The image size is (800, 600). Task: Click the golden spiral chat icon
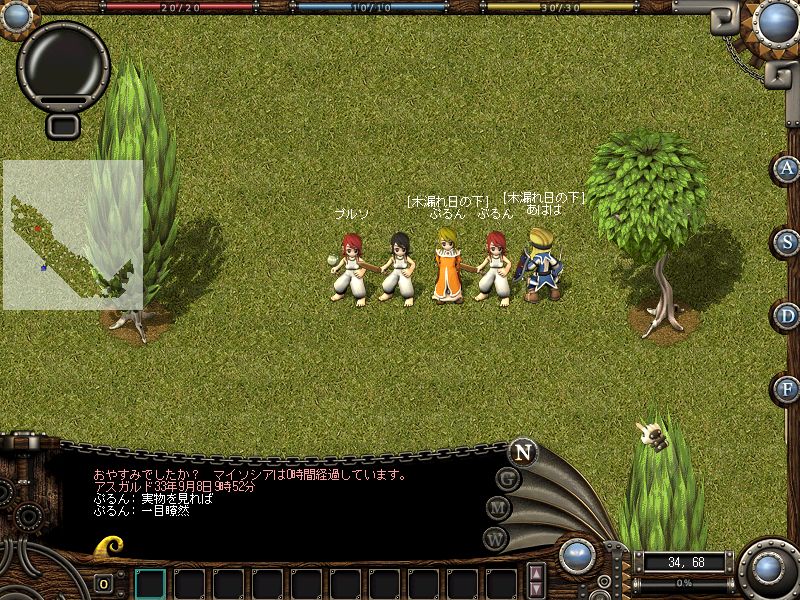(109, 546)
